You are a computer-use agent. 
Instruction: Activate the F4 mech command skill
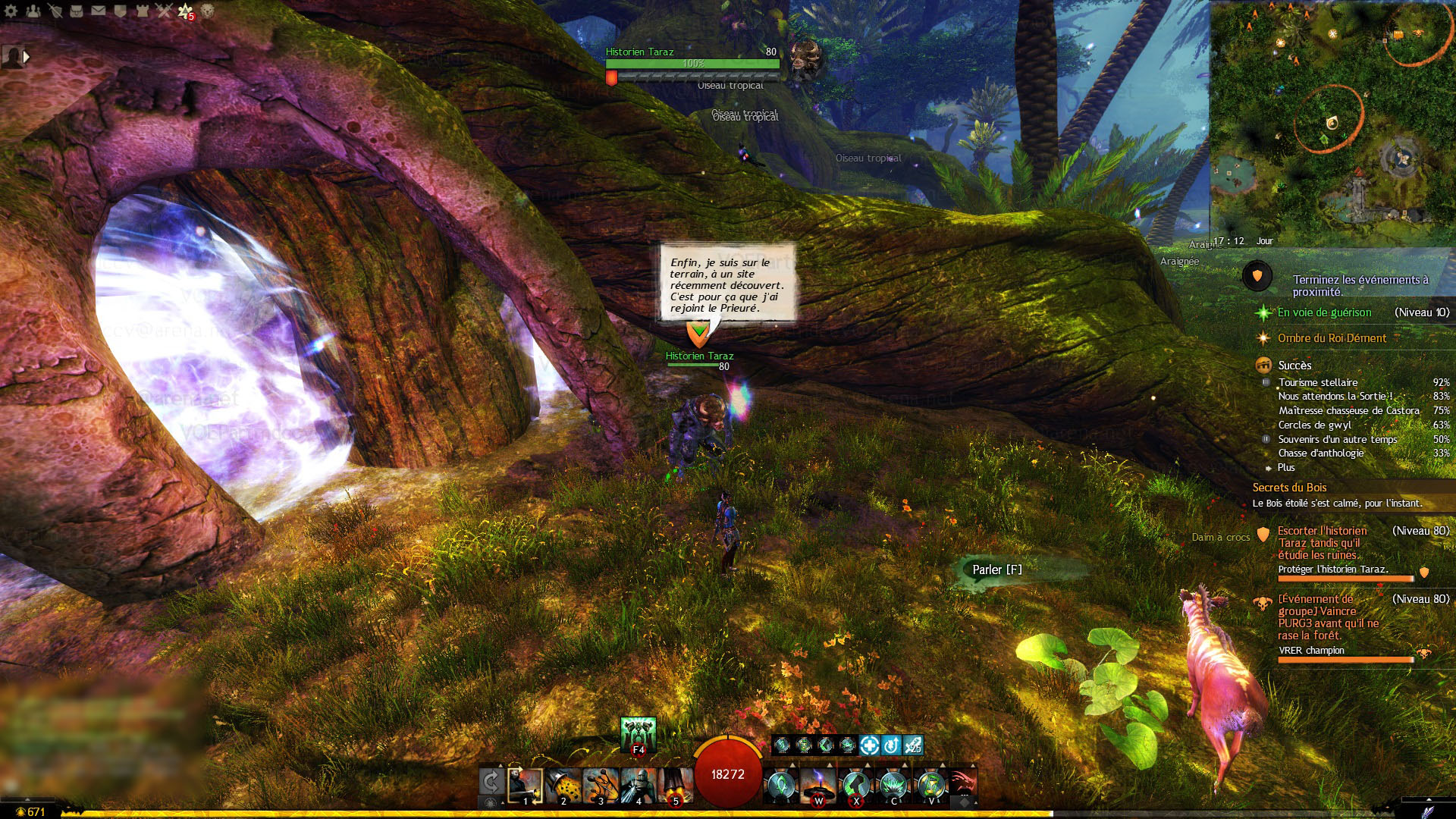point(638,734)
